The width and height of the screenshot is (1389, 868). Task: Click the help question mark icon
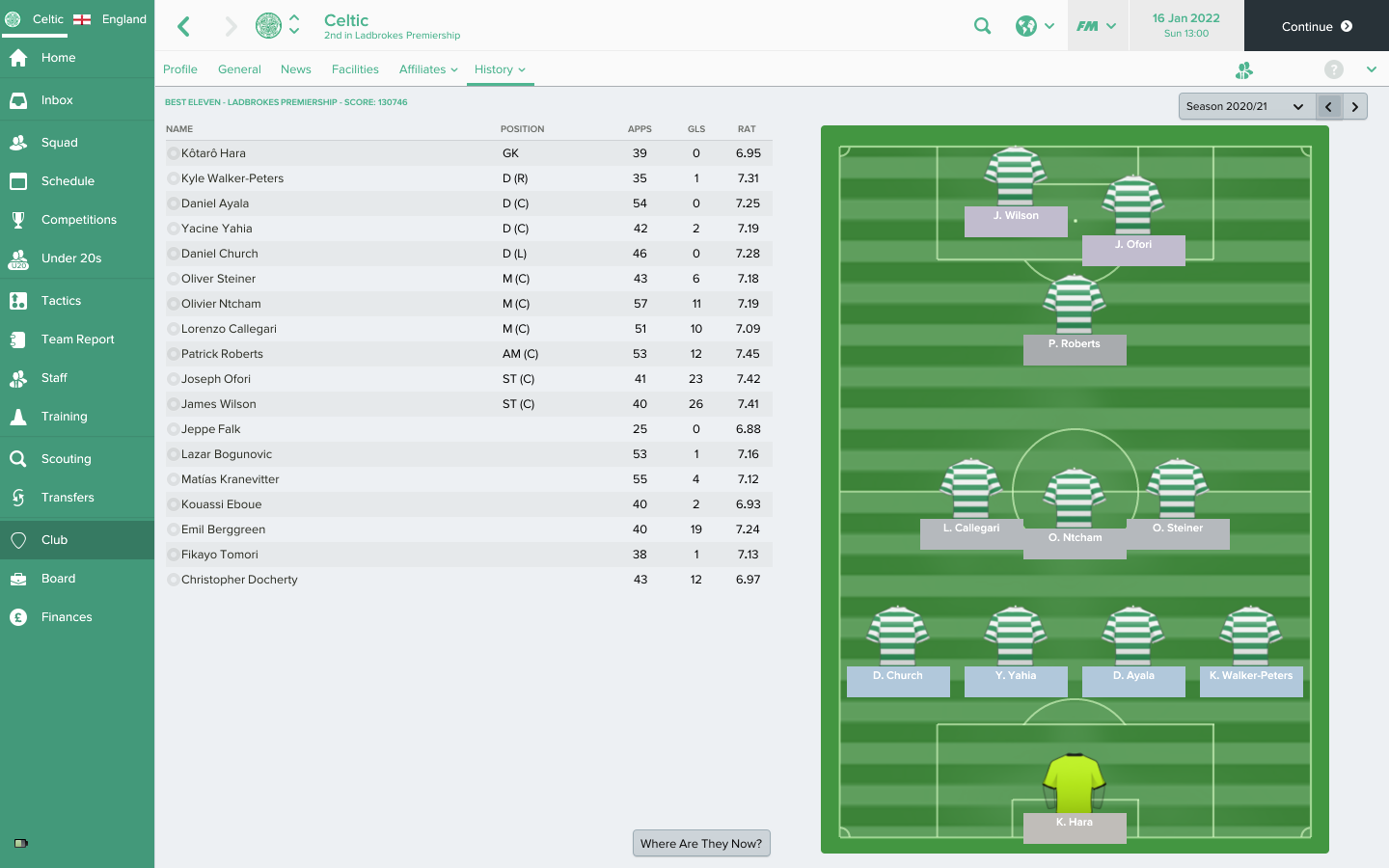(1334, 69)
